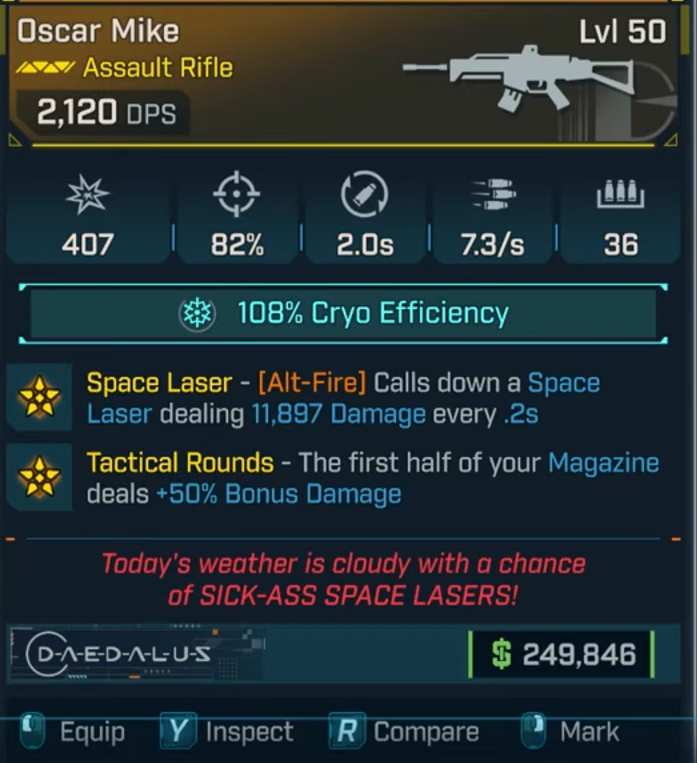Click the Tactical Rounds perk star icon
This screenshot has height=763, width=697.
39,477
